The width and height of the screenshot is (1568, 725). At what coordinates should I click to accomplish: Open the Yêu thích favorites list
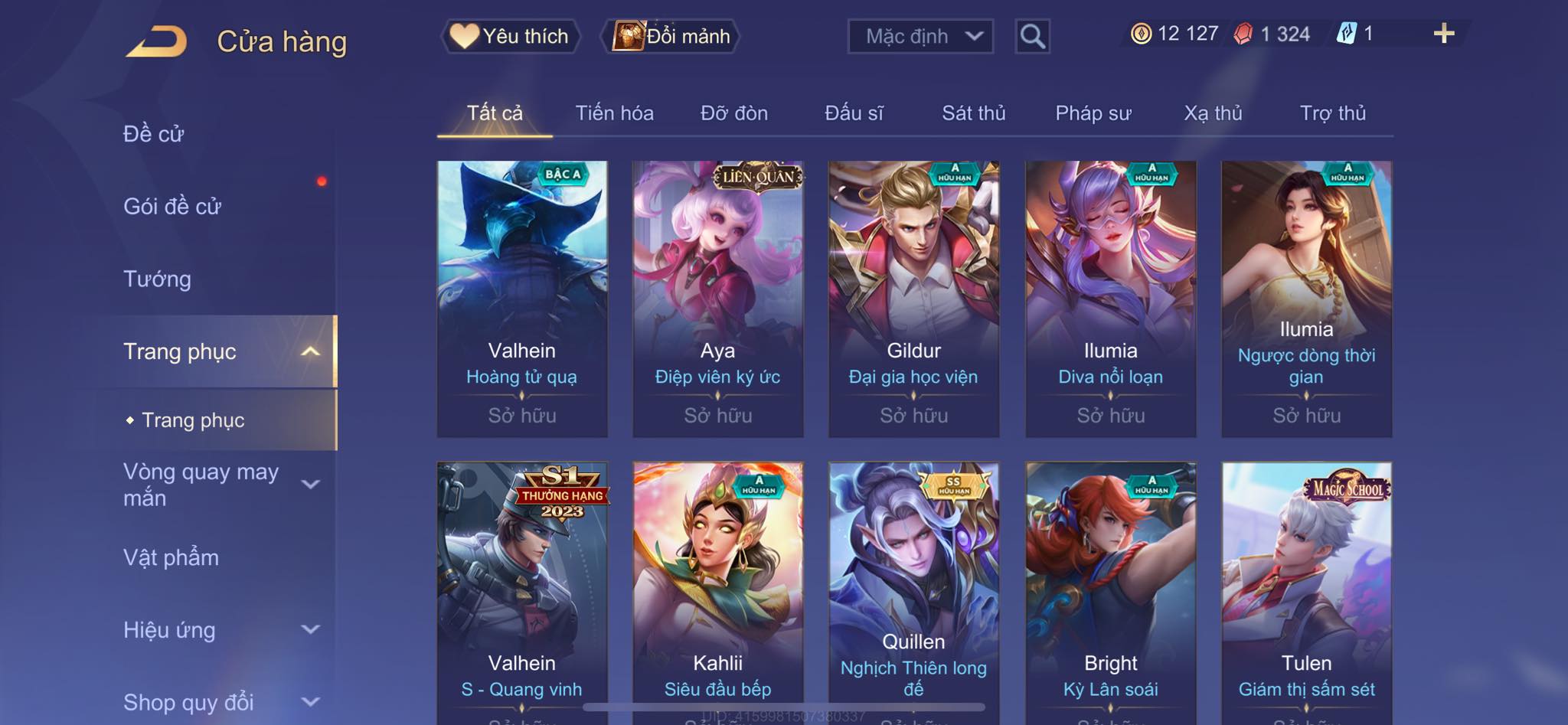511,36
